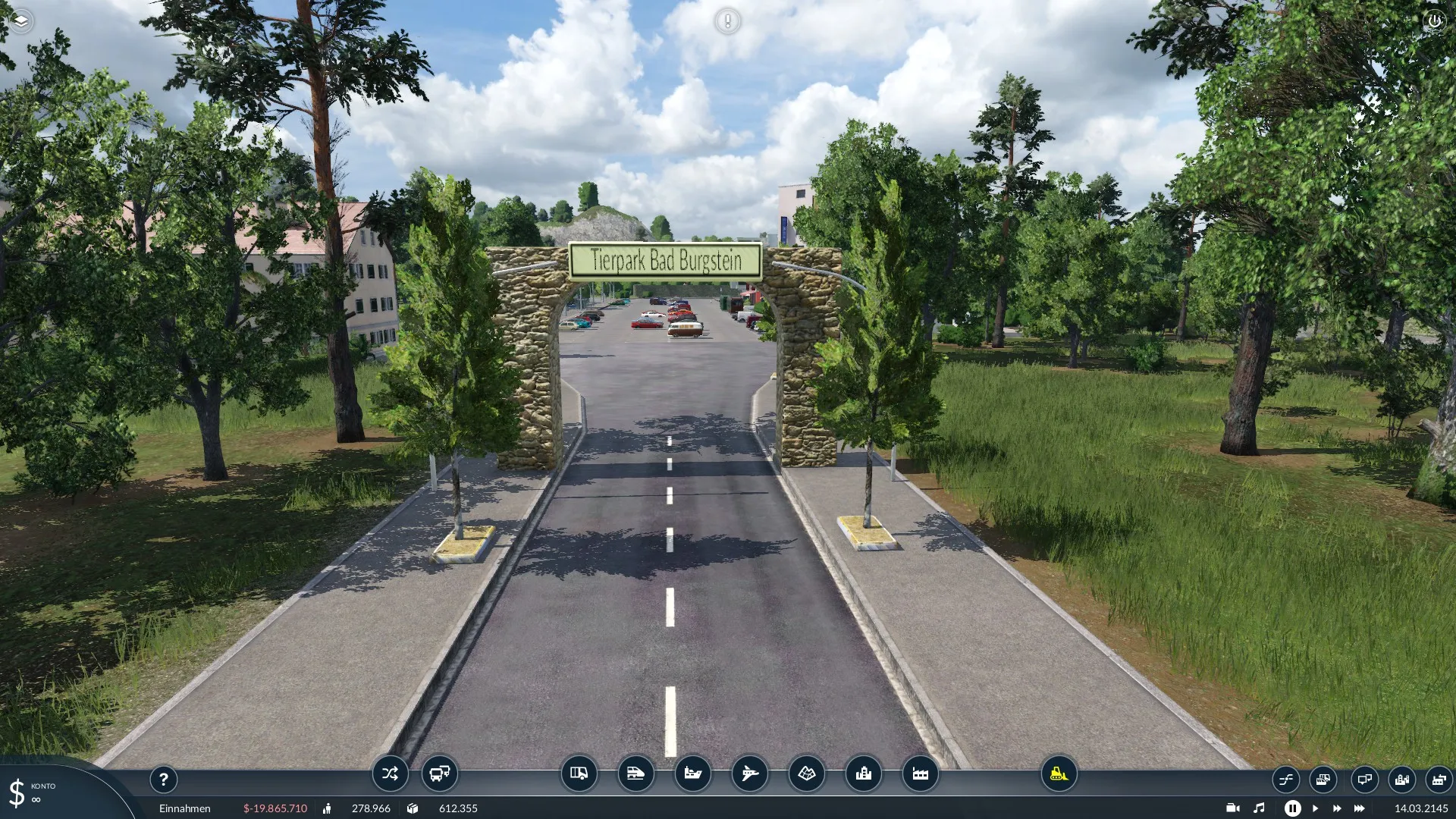This screenshot has width=1456, height=819.
Task: Open the terrain landscaping tool
Action: click(806, 774)
